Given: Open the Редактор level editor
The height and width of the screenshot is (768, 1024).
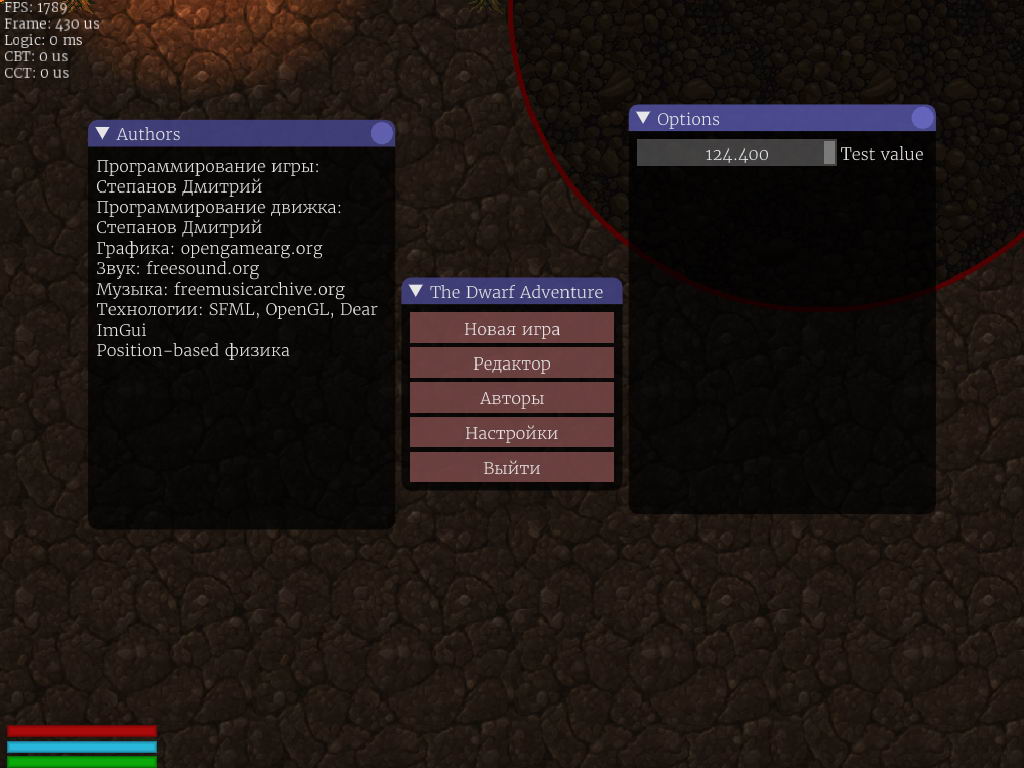Looking at the screenshot, I should [x=511, y=363].
